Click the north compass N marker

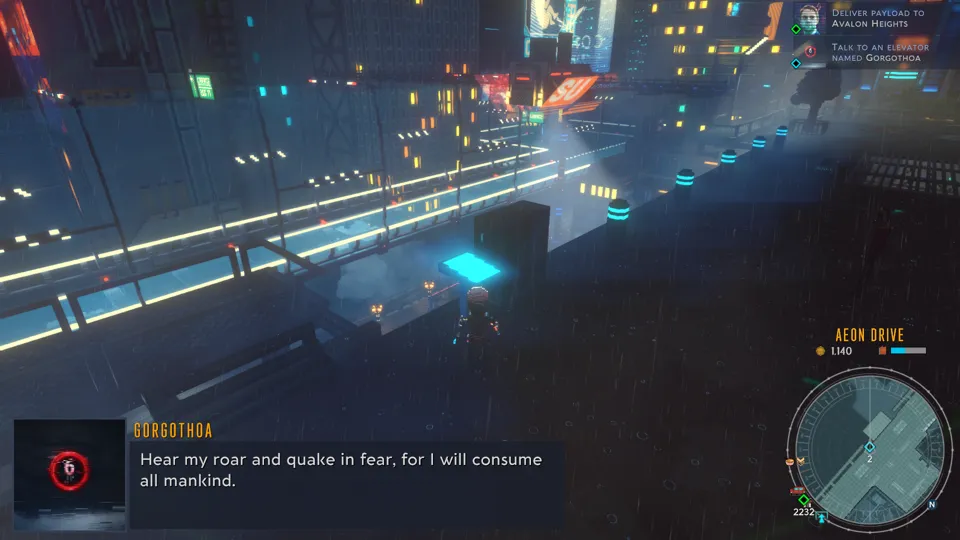[x=931, y=504]
